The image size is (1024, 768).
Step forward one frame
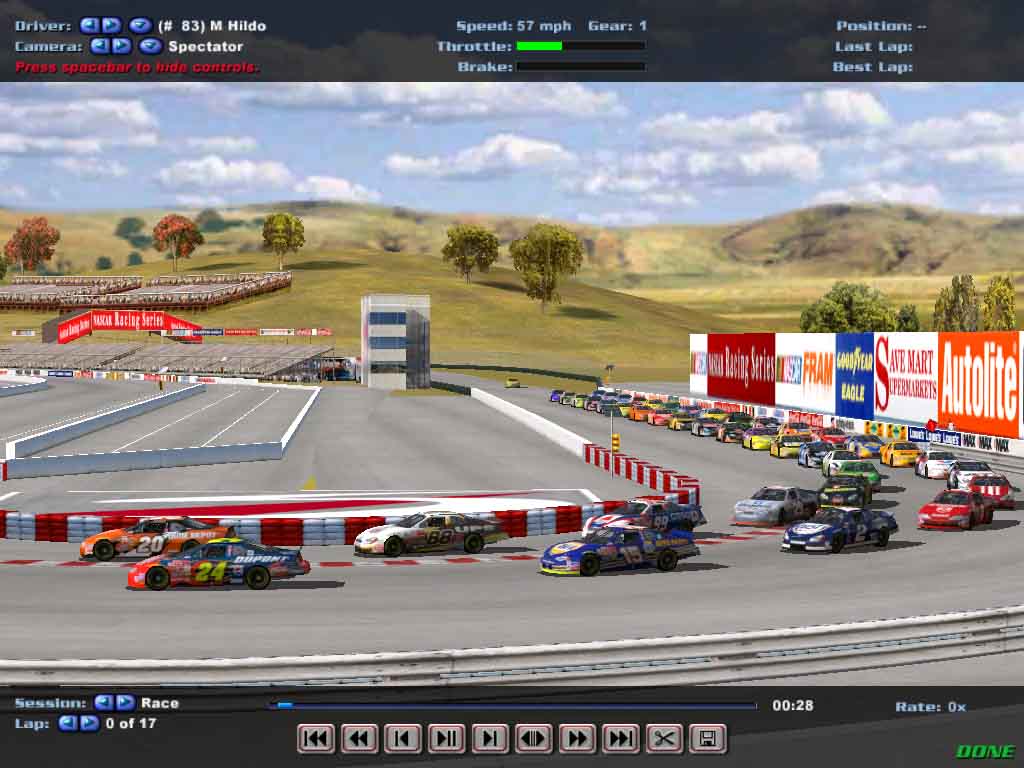(x=490, y=739)
